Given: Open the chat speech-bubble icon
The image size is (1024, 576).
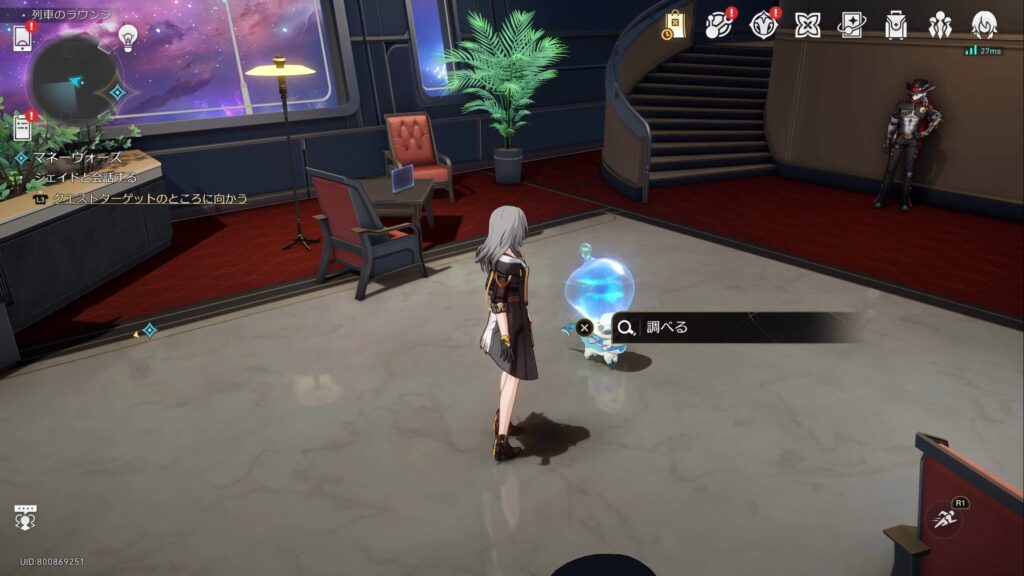Looking at the screenshot, I should 25,518.
